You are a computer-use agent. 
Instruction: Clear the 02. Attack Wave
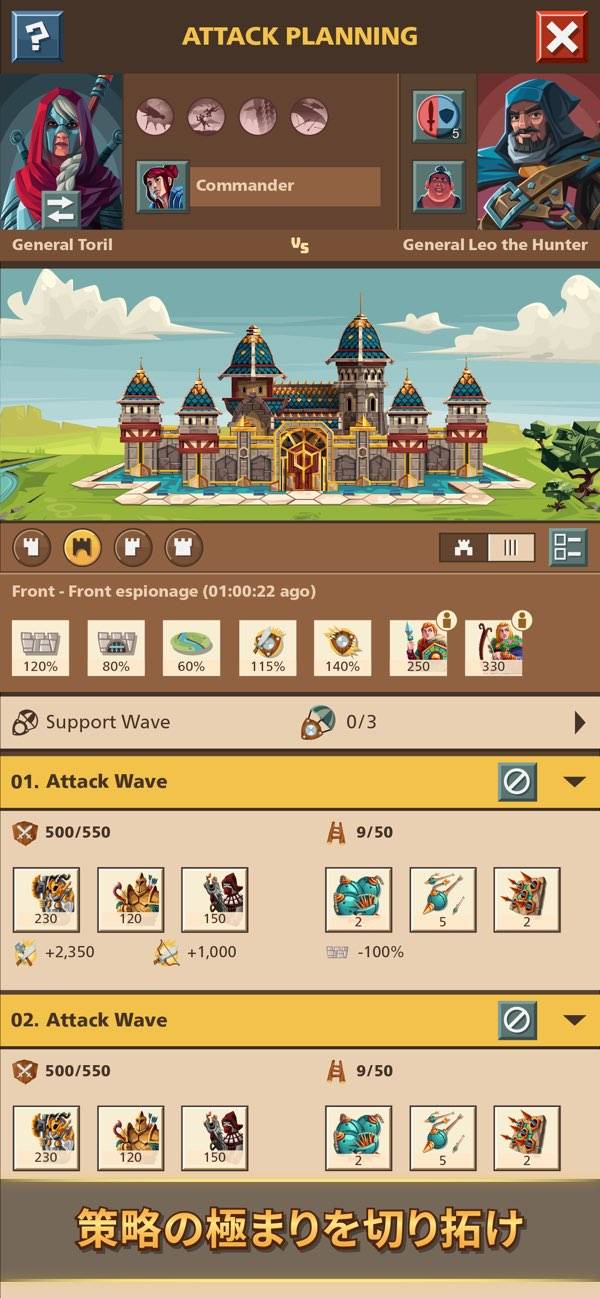click(x=517, y=1020)
